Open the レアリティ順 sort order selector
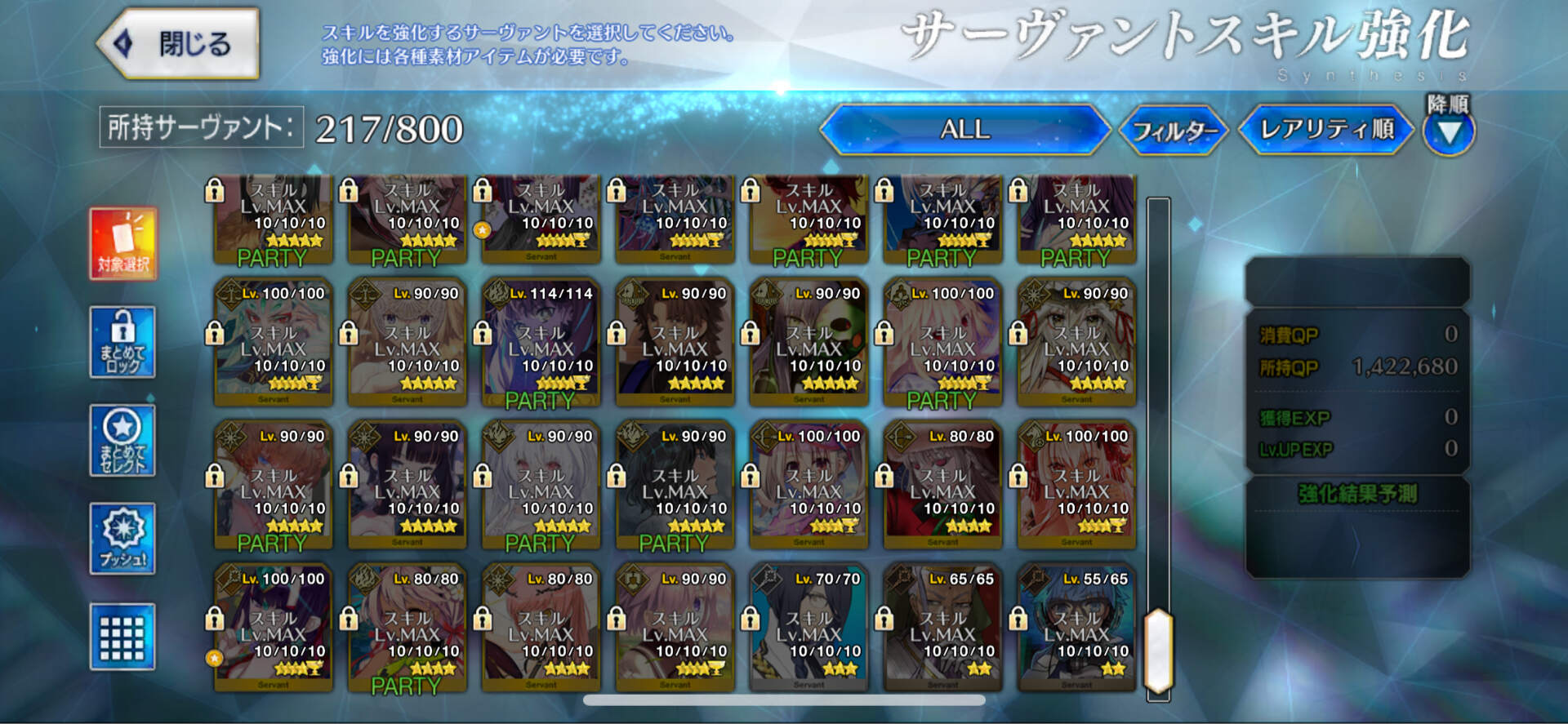The image size is (1568, 724). (1325, 129)
